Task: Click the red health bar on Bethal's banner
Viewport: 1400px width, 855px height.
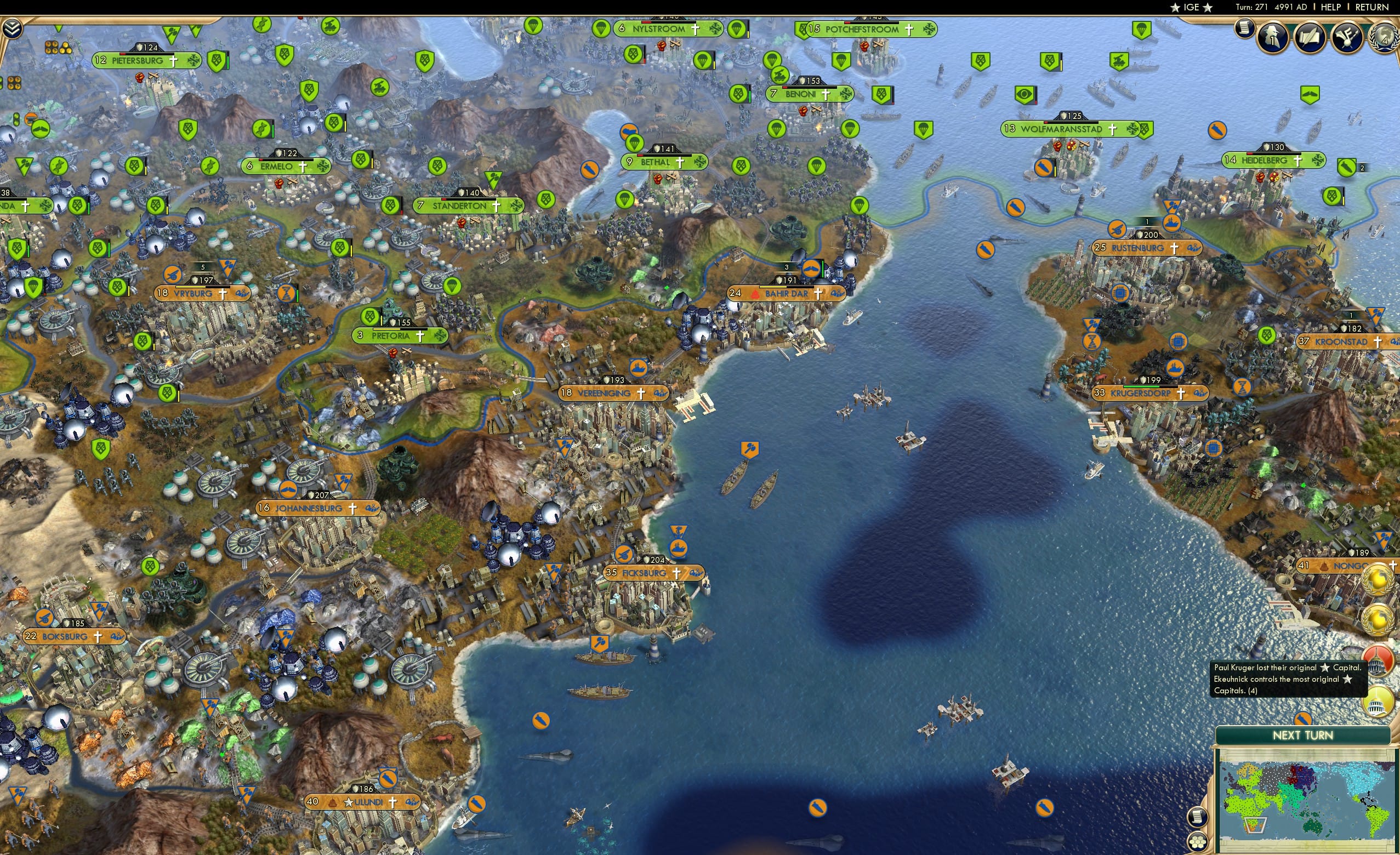Action: 640,156
